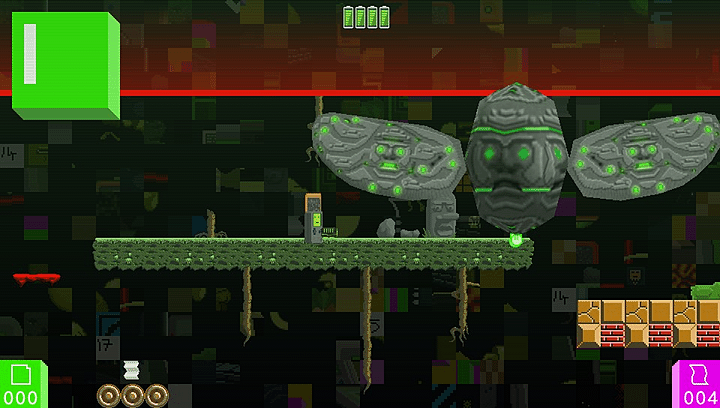Select the green page collectible icon
The width and height of the screenshot is (720, 408).
coord(21,376)
